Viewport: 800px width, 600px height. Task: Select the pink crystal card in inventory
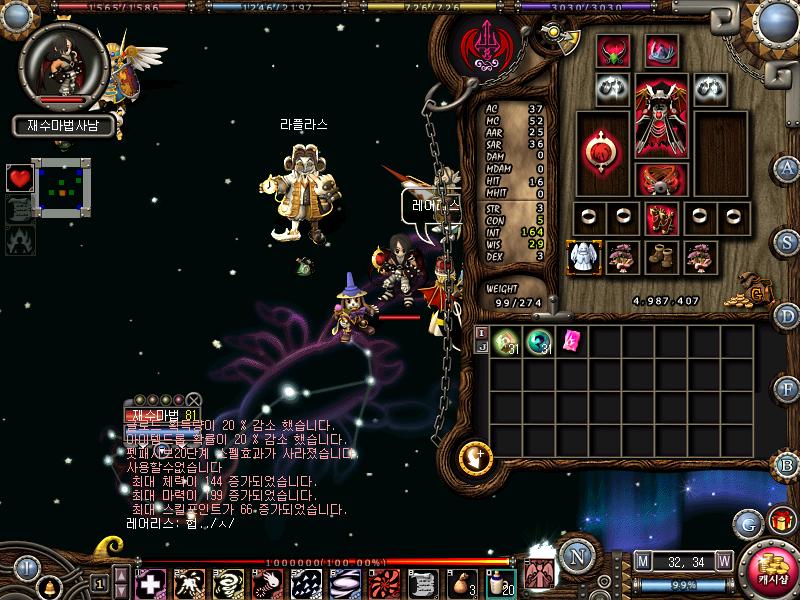(x=572, y=340)
